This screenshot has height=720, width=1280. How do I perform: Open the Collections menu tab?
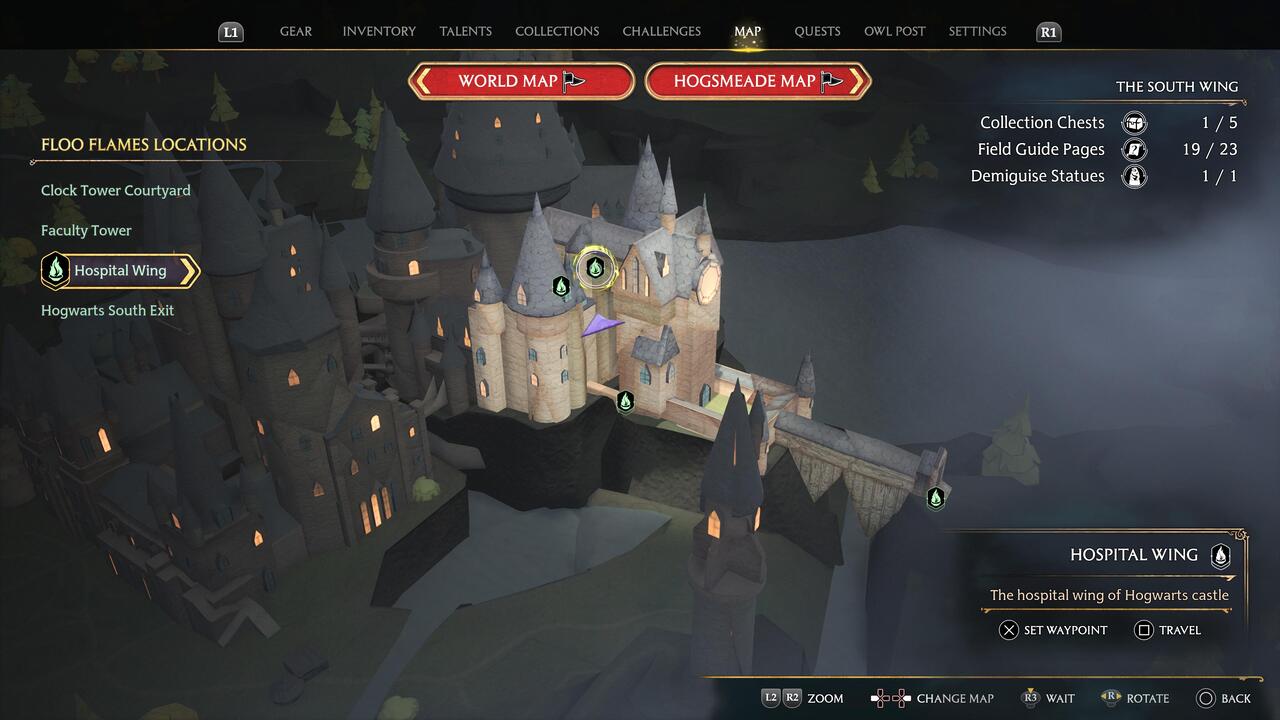(x=557, y=31)
